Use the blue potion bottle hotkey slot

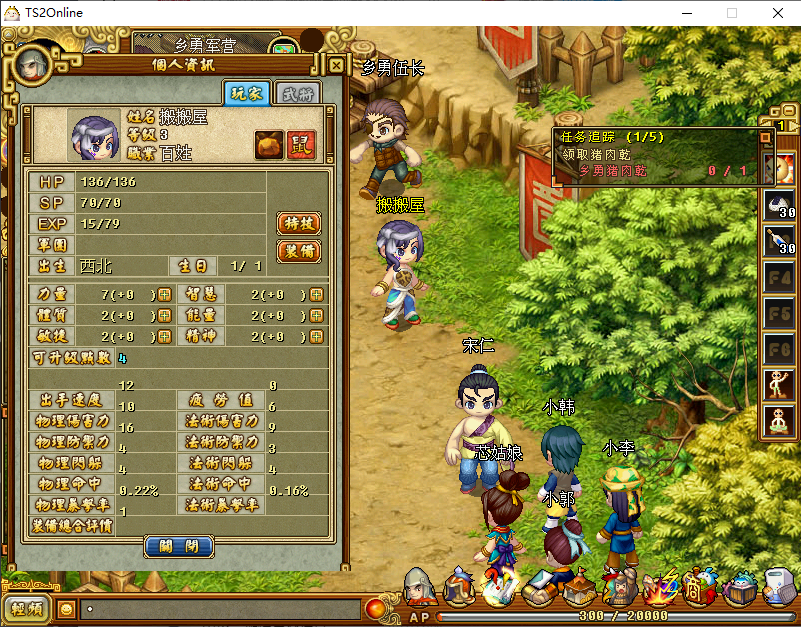pos(779,241)
